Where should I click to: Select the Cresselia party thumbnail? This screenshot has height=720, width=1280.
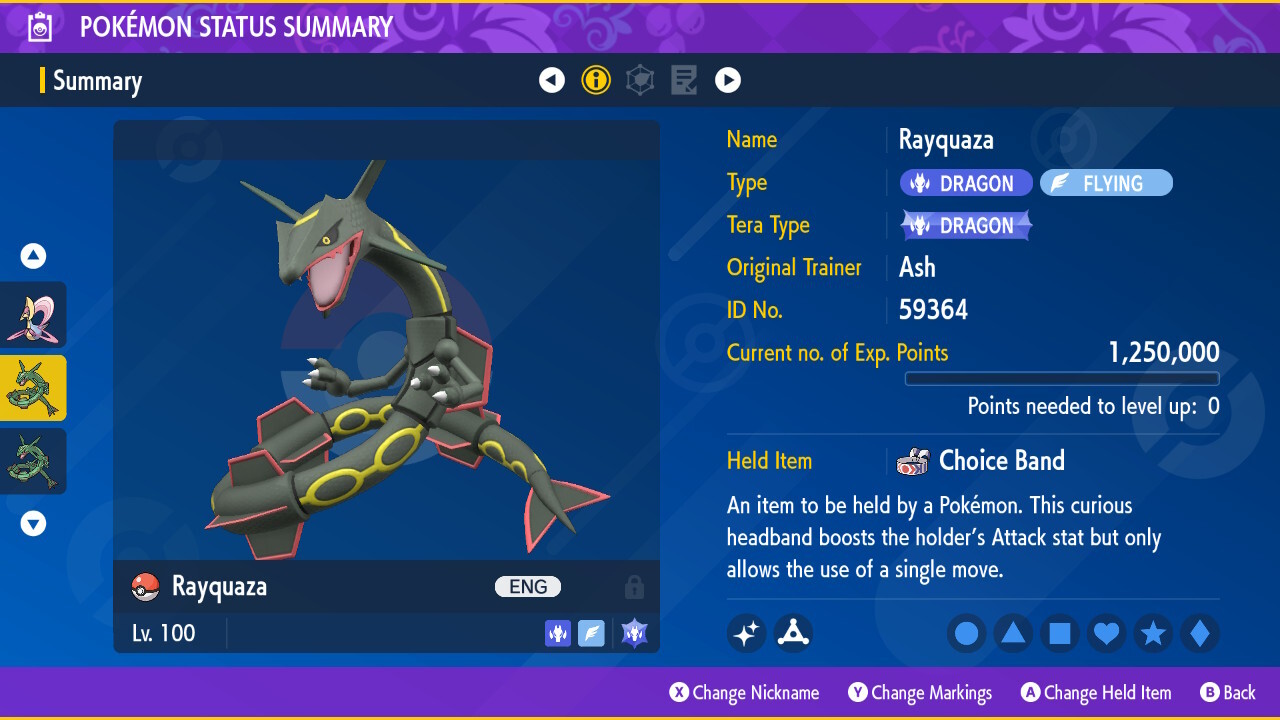(34, 315)
